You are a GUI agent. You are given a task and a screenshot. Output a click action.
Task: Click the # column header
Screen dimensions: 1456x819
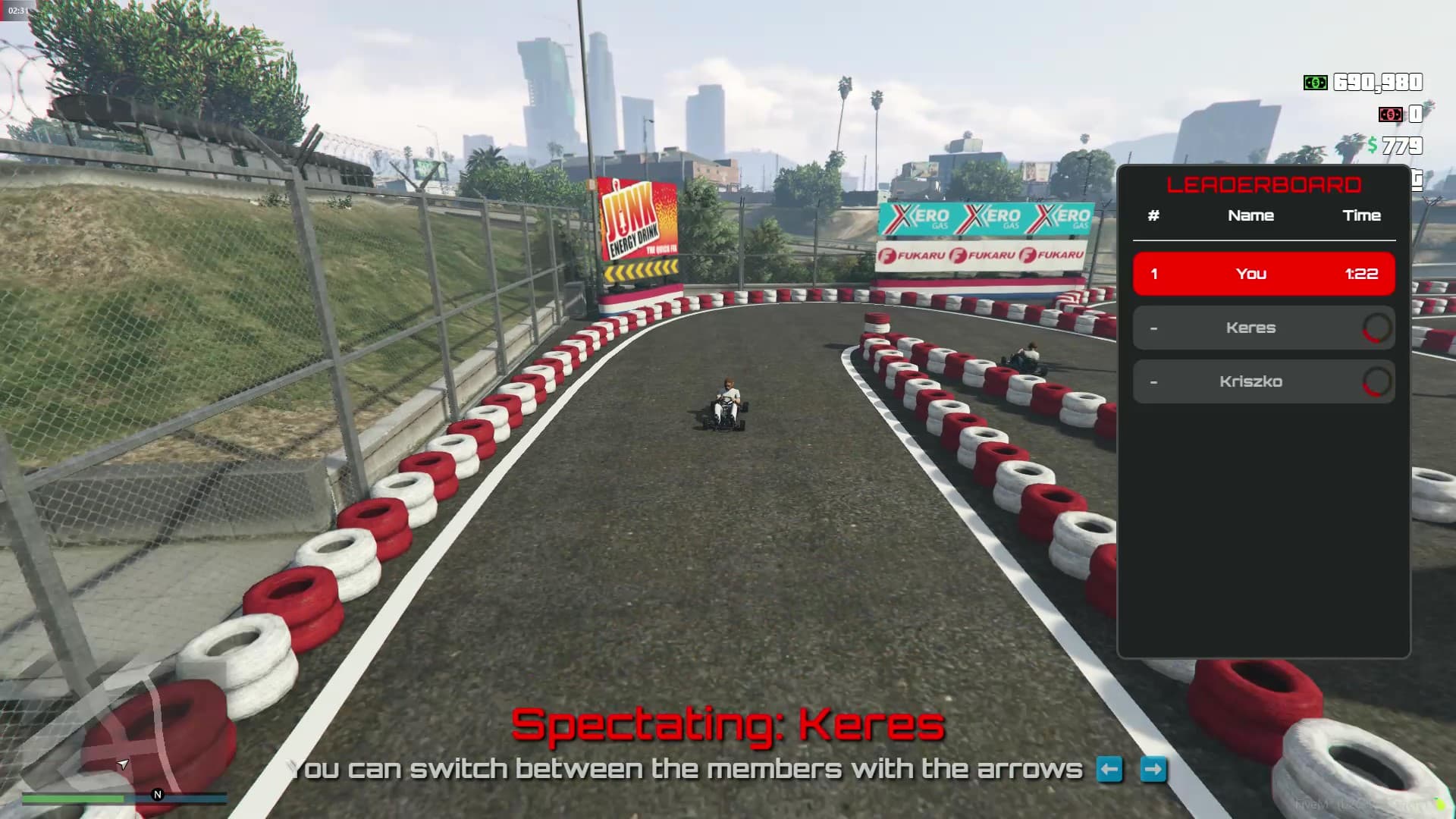(x=1153, y=215)
